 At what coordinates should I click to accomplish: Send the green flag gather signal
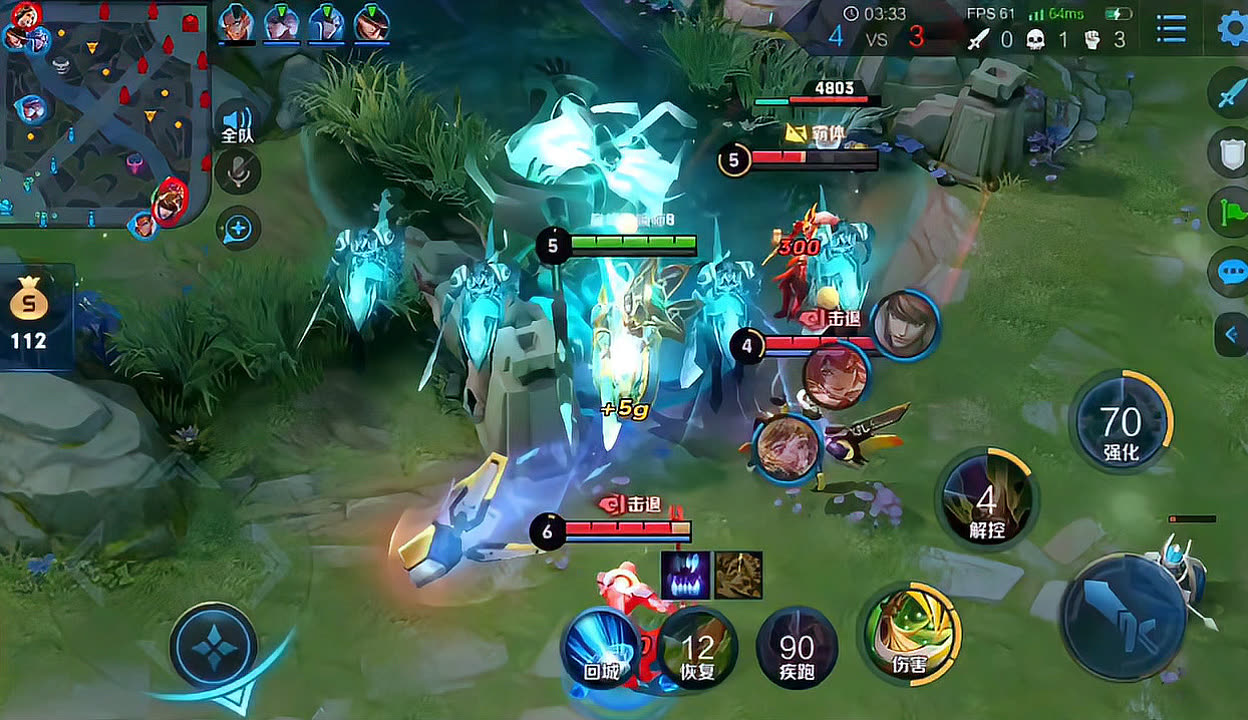(x=1230, y=212)
